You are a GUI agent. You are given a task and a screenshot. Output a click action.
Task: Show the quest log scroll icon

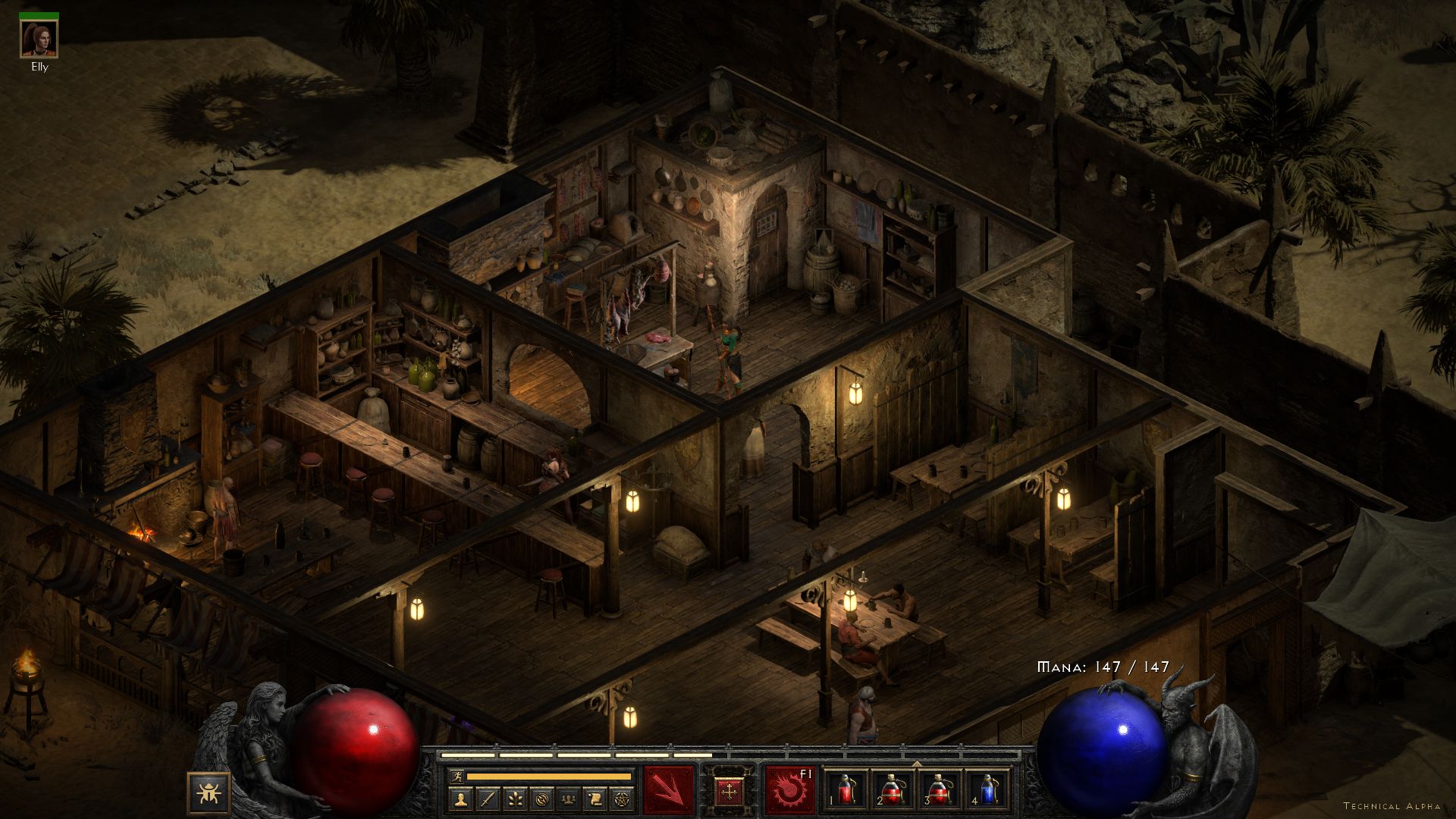tap(594, 799)
